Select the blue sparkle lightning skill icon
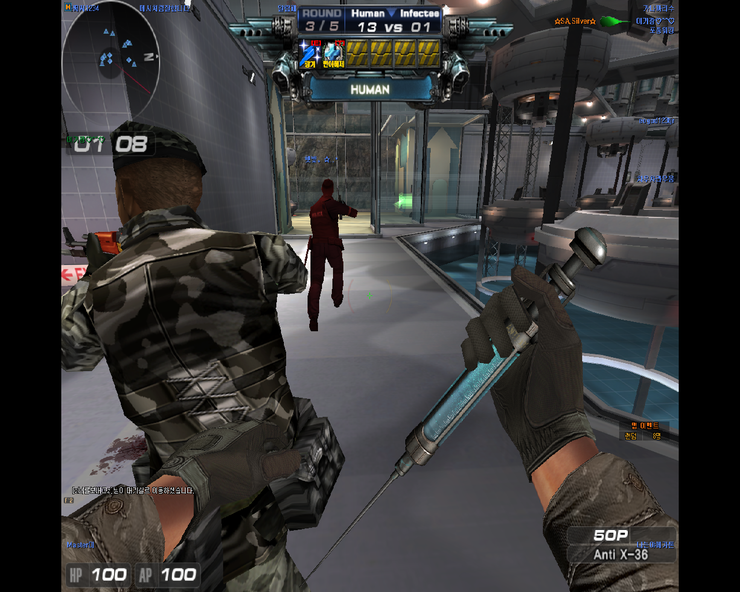740x592 pixels. pos(309,53)
